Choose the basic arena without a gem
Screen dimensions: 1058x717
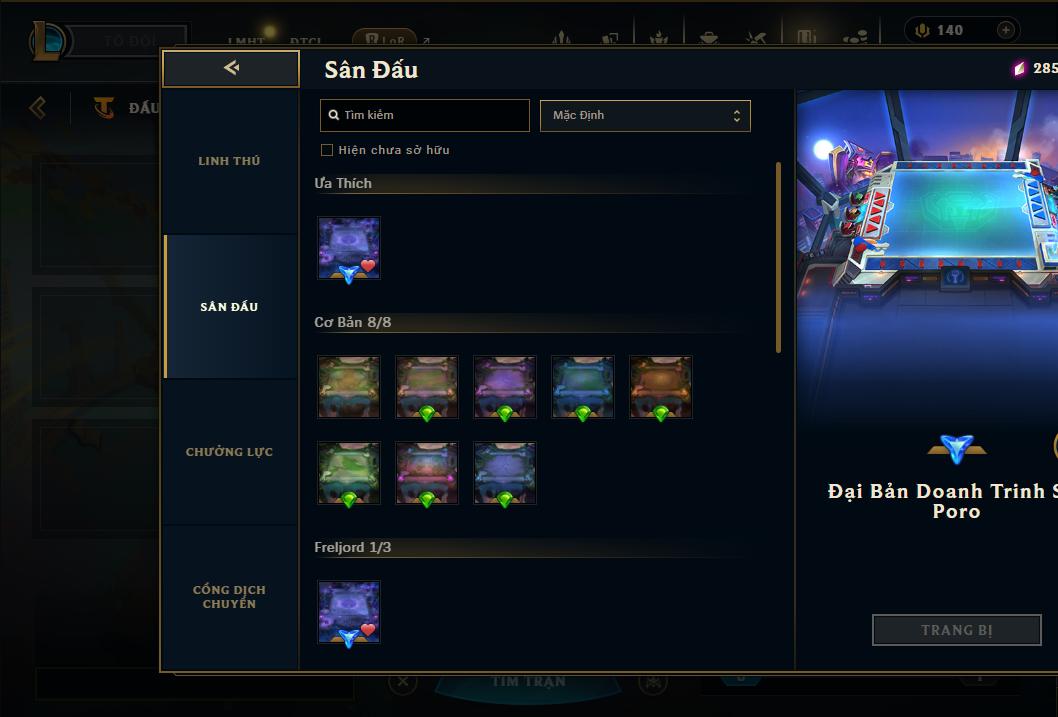coord(349,386)
